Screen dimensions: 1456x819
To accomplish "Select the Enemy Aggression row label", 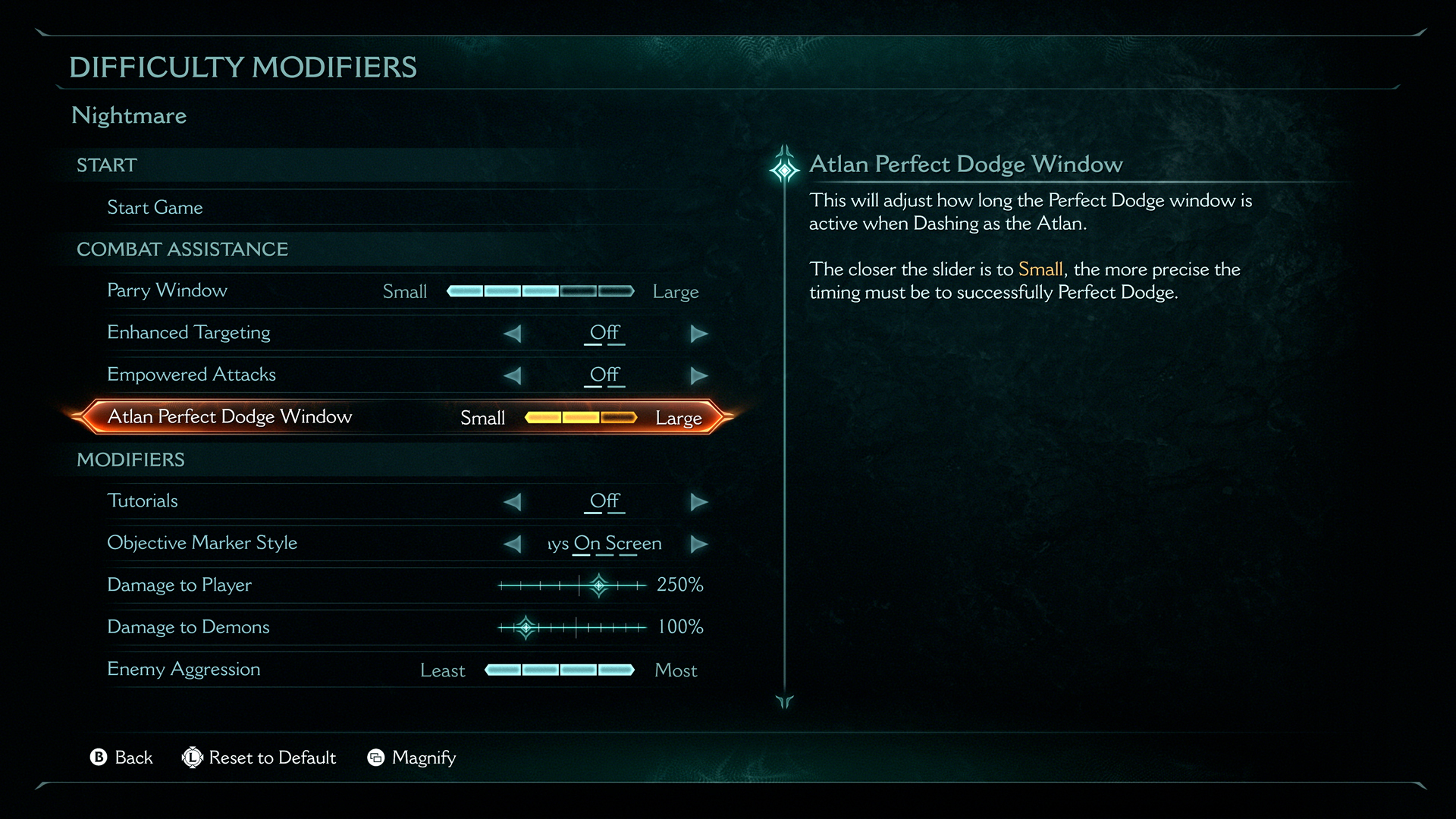I will pyautogui.click(x=184, y=669).
